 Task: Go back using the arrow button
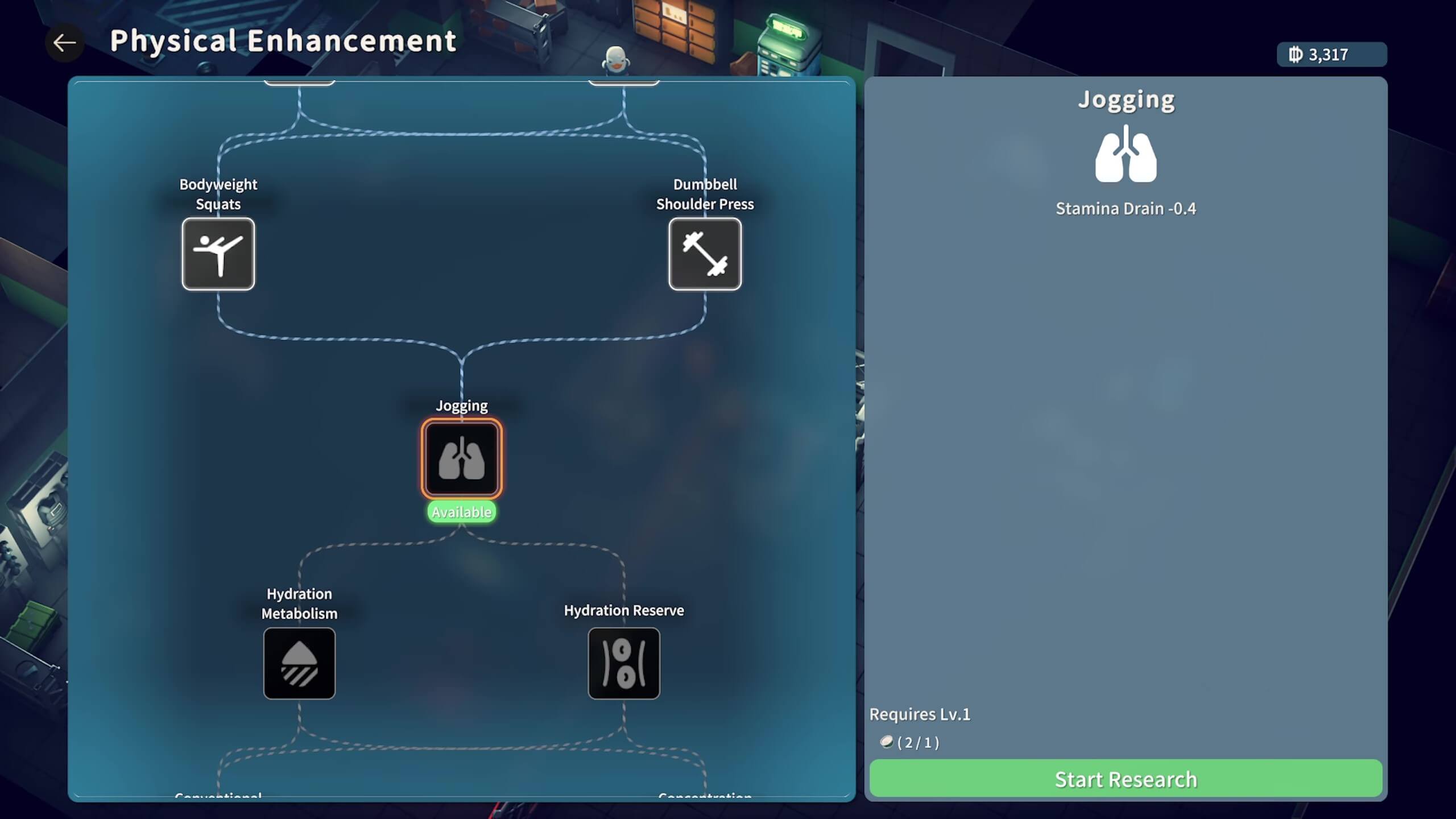(64, 43)
